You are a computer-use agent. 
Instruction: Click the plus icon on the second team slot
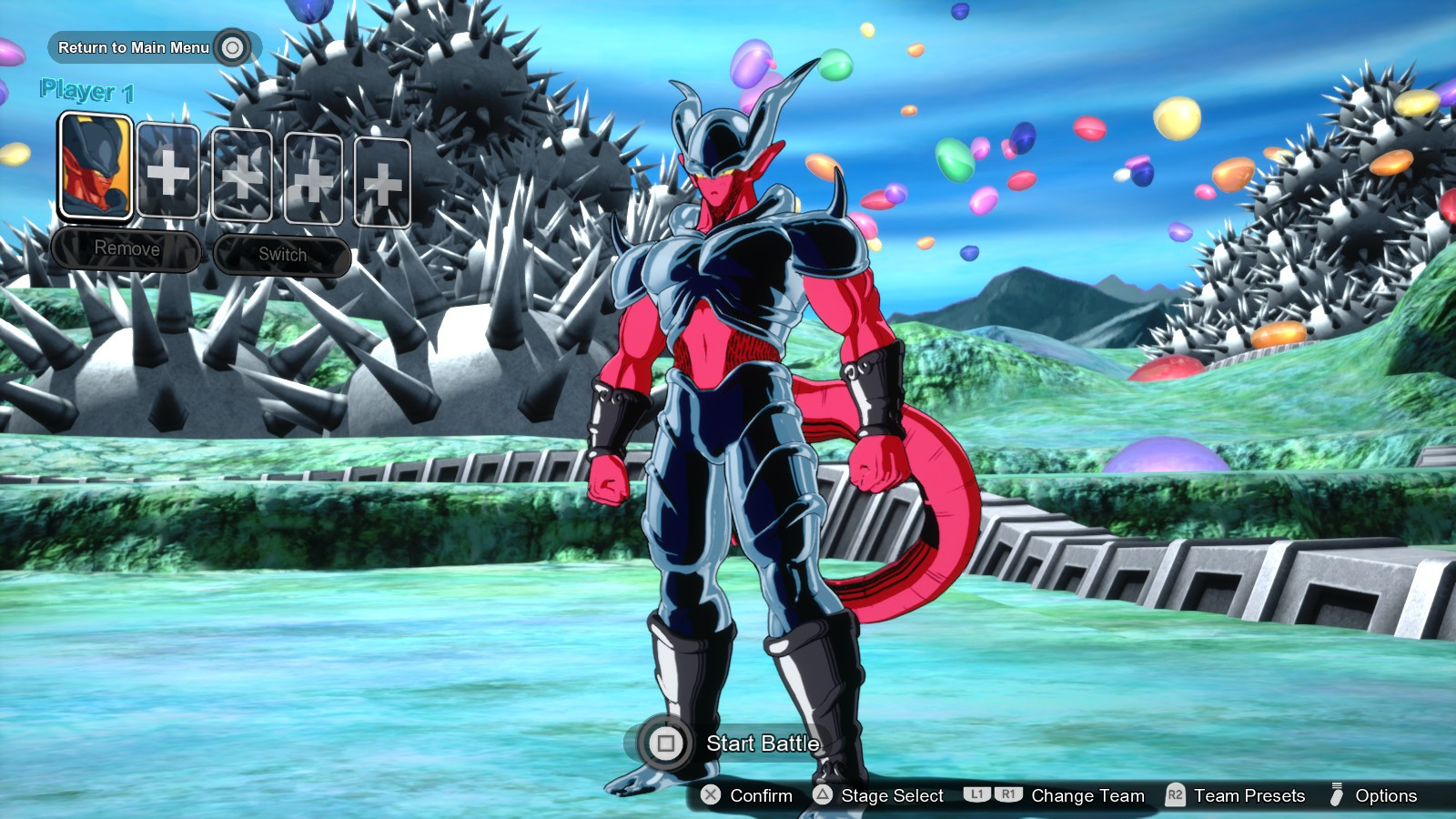[x=168, y=175]
